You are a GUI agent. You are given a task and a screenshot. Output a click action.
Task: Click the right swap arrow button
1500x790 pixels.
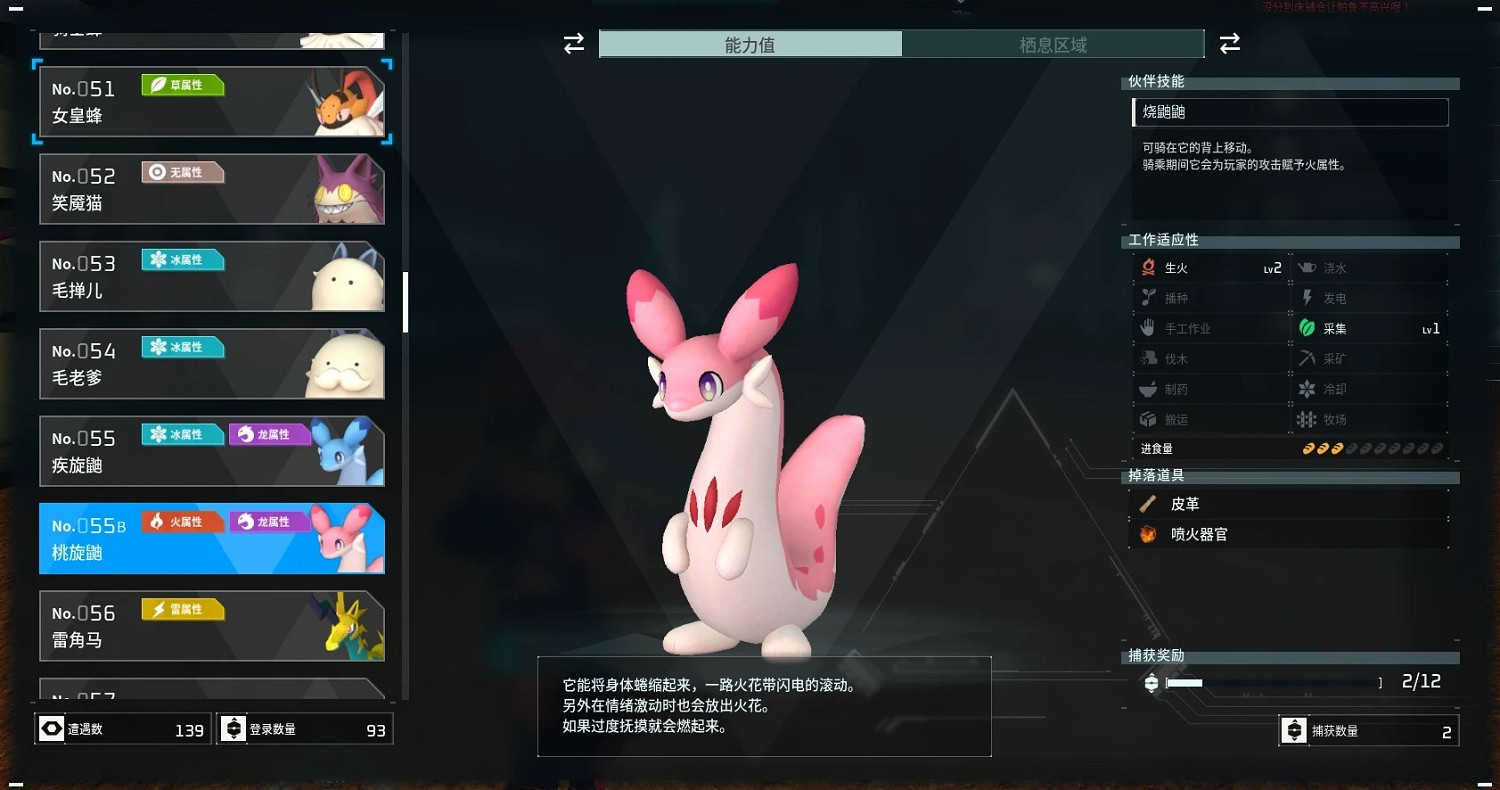click(x=1229, y=44)
